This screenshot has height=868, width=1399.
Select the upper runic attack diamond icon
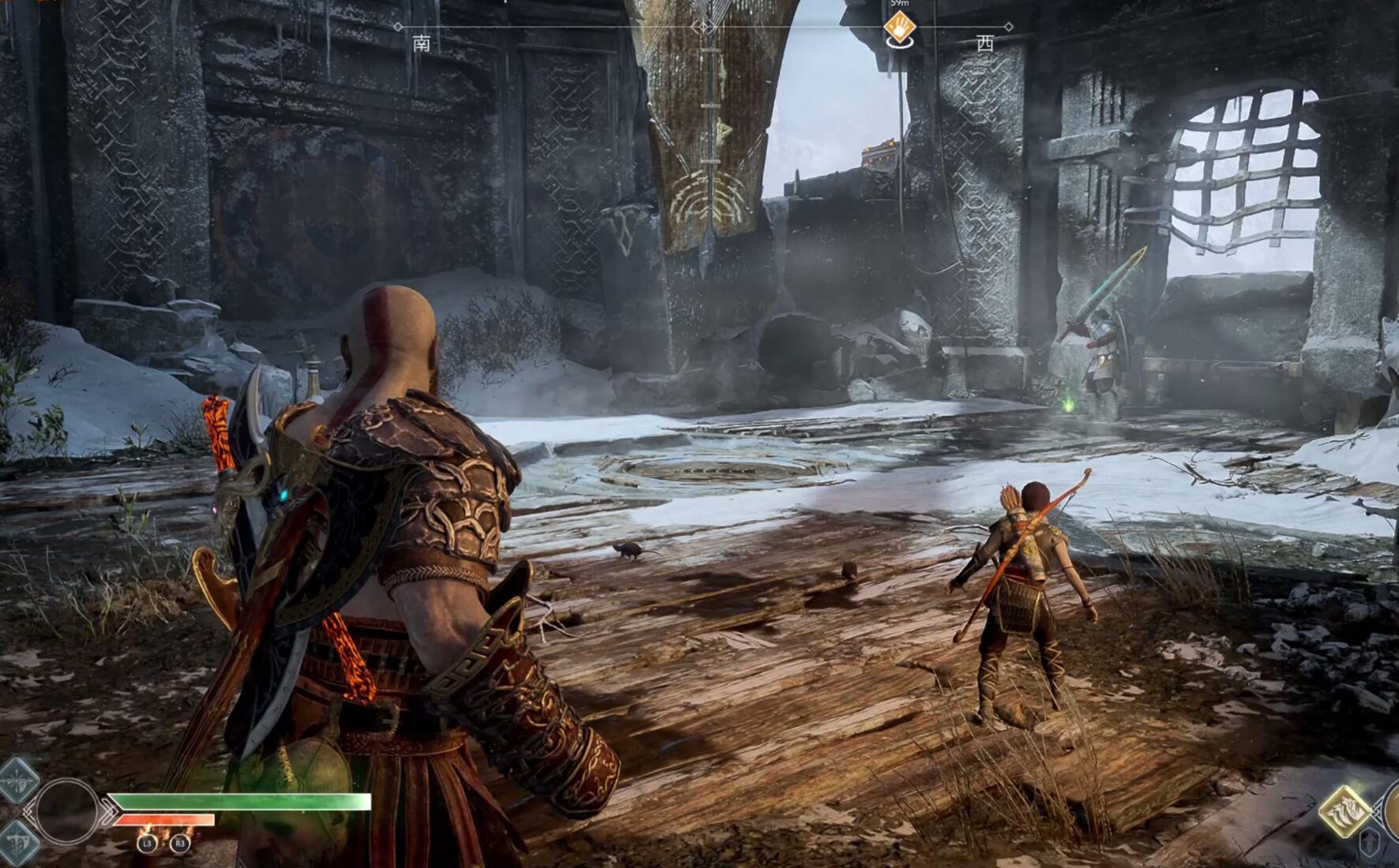tap(17, 780)
